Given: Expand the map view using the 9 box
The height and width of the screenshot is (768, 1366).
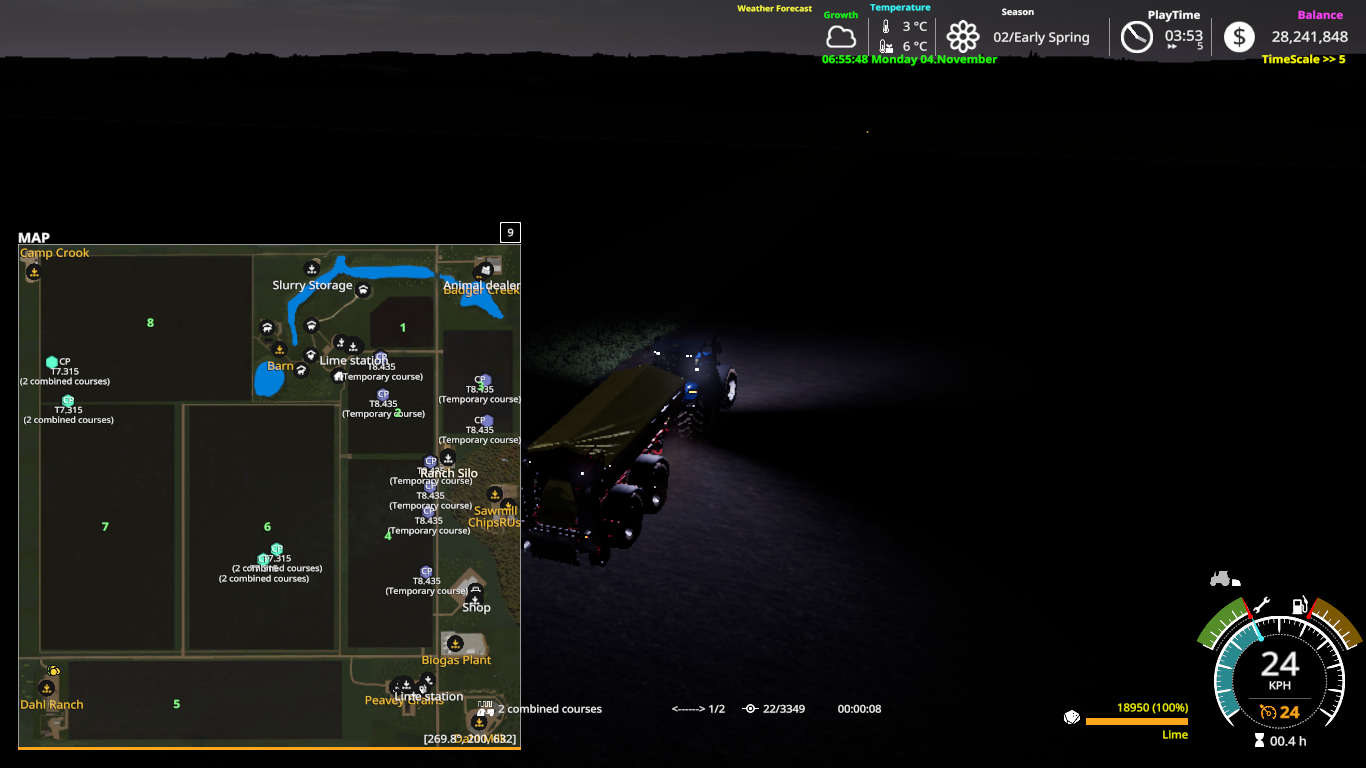Looking at the screenshot, I should pos(511,232).
